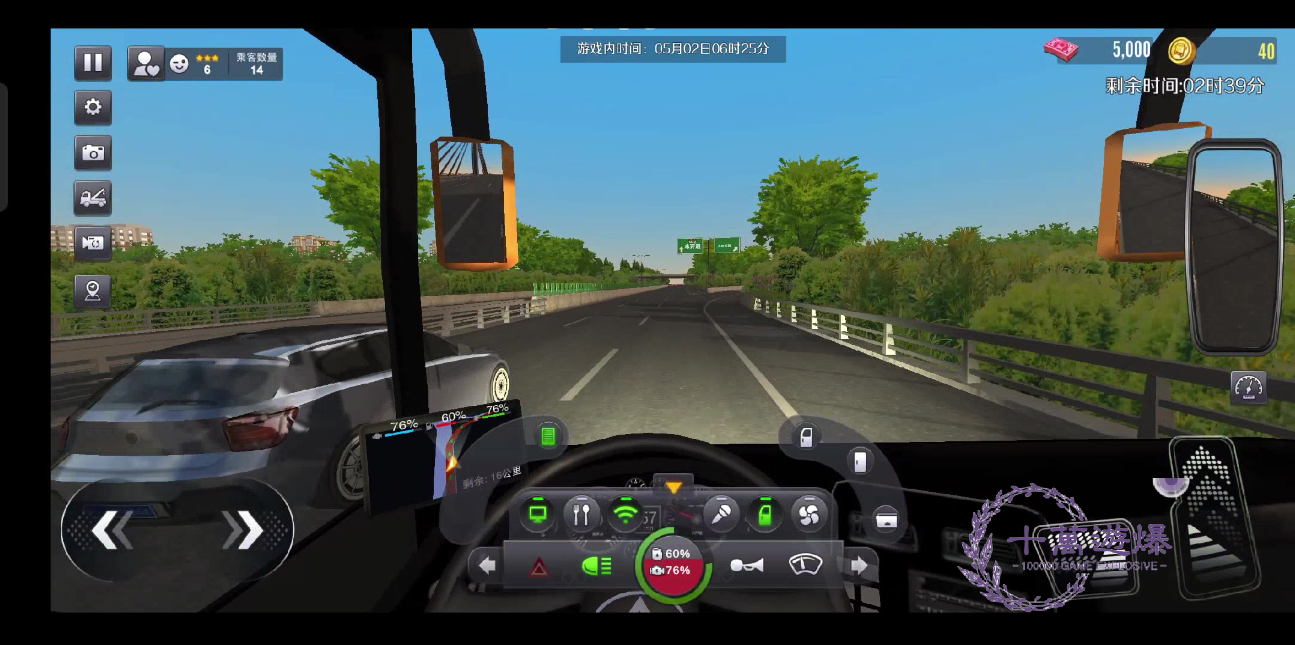Activate the fork and spoon meal service
The width and height of the screenshot is (1295, 645).
click(x=582, y=515)
